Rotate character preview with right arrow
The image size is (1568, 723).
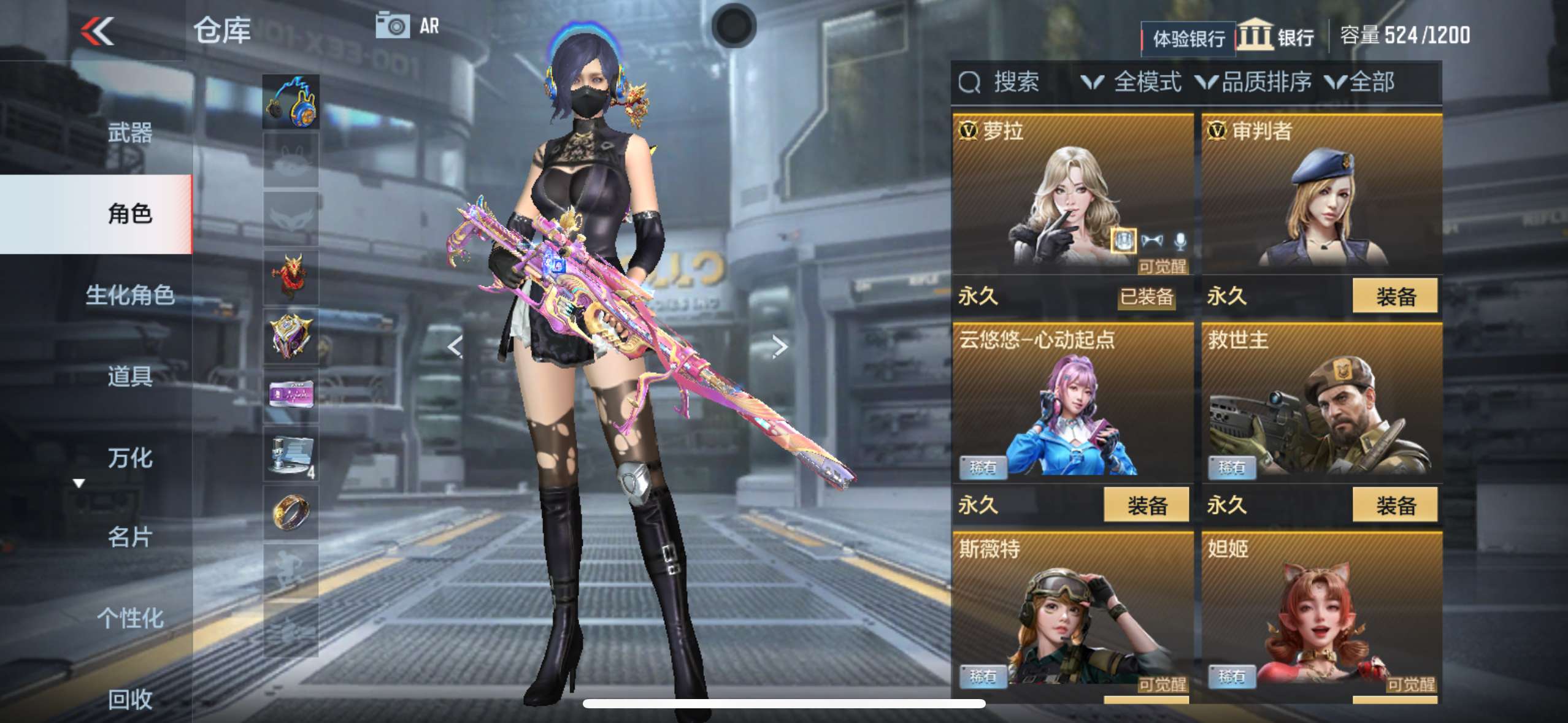click(779, 347)
